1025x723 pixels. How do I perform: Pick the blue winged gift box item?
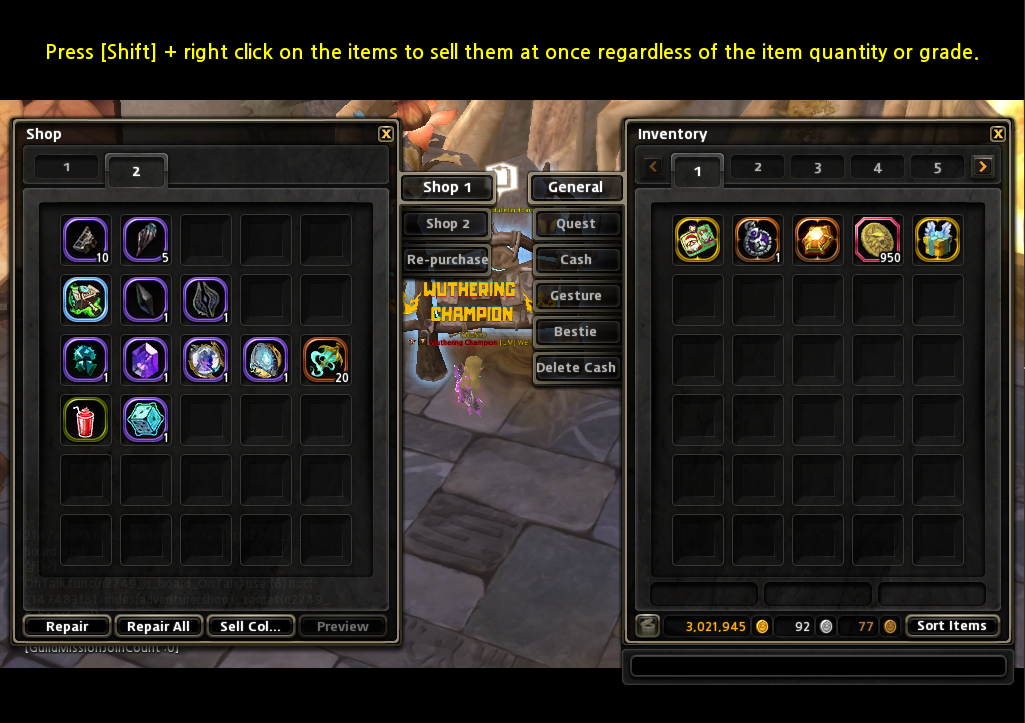(937, 240)
